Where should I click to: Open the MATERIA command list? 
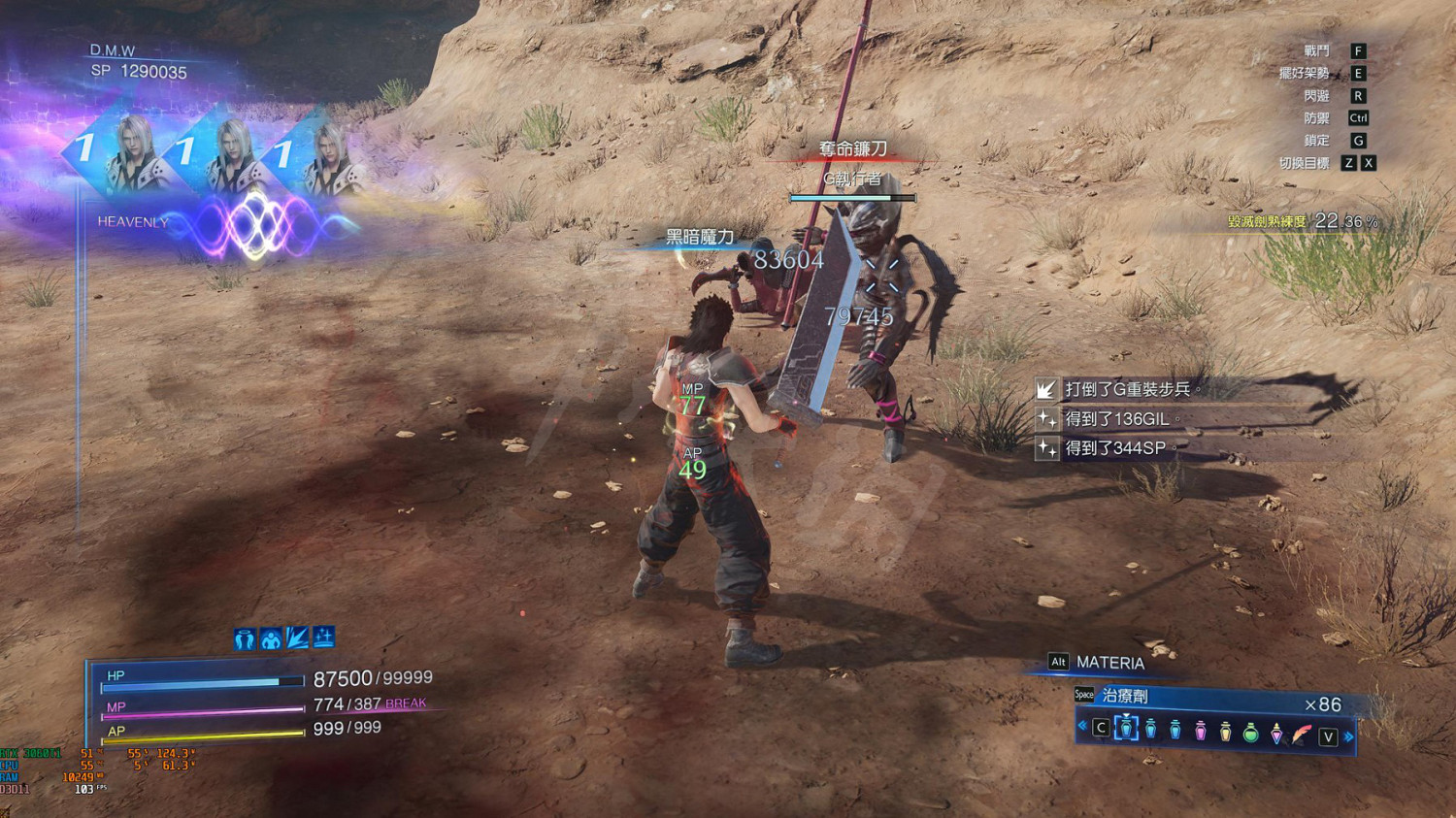click(x=1109, y=663)
